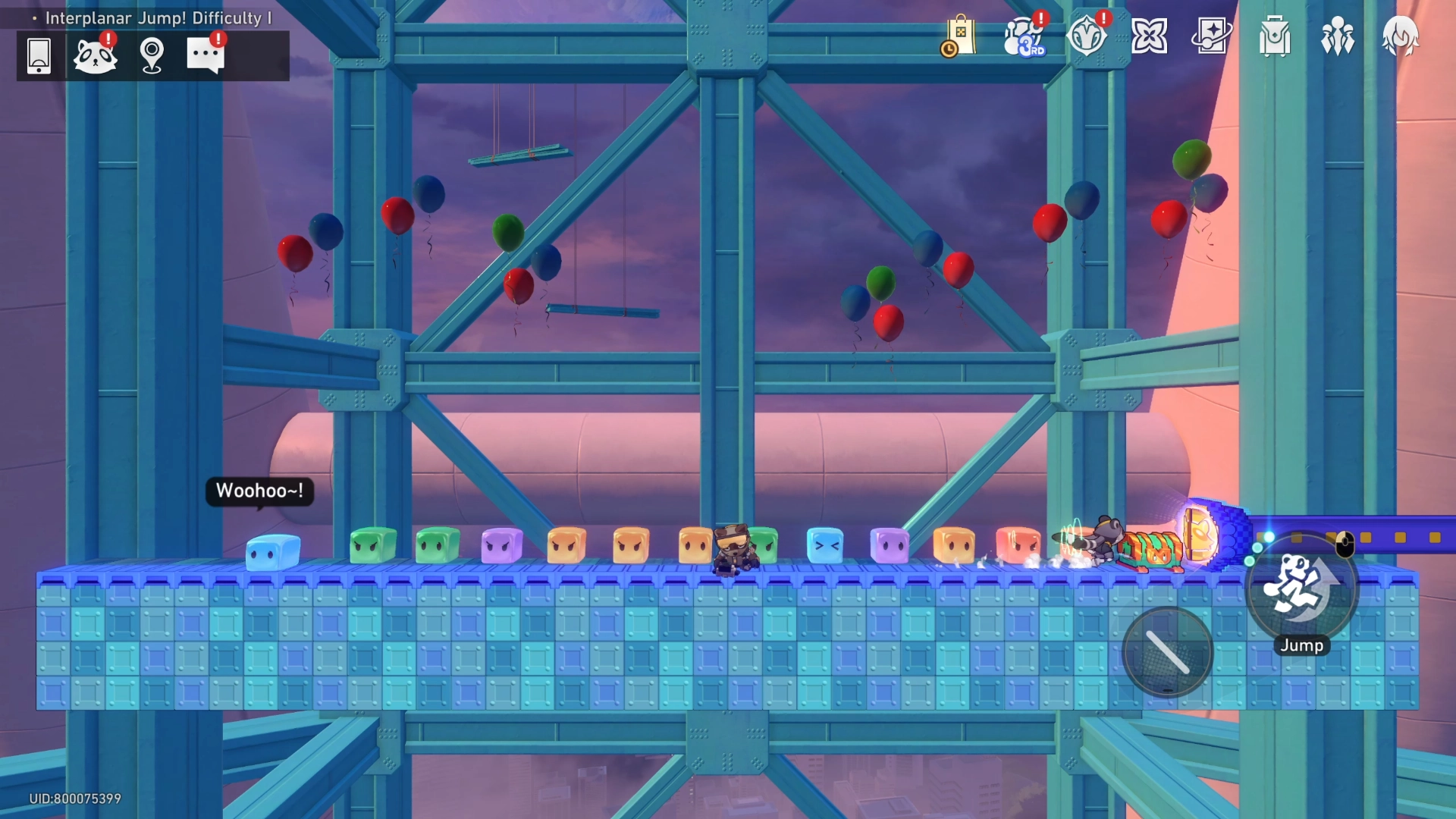Click the raccoon face icon
The height and width of the screenshot is (819, 1456).
point(95,55)
